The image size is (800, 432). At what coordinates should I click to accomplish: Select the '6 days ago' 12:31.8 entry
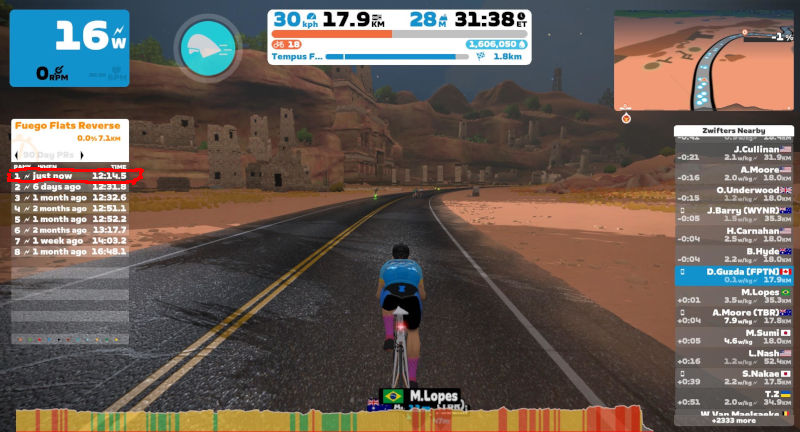(70, 187)
